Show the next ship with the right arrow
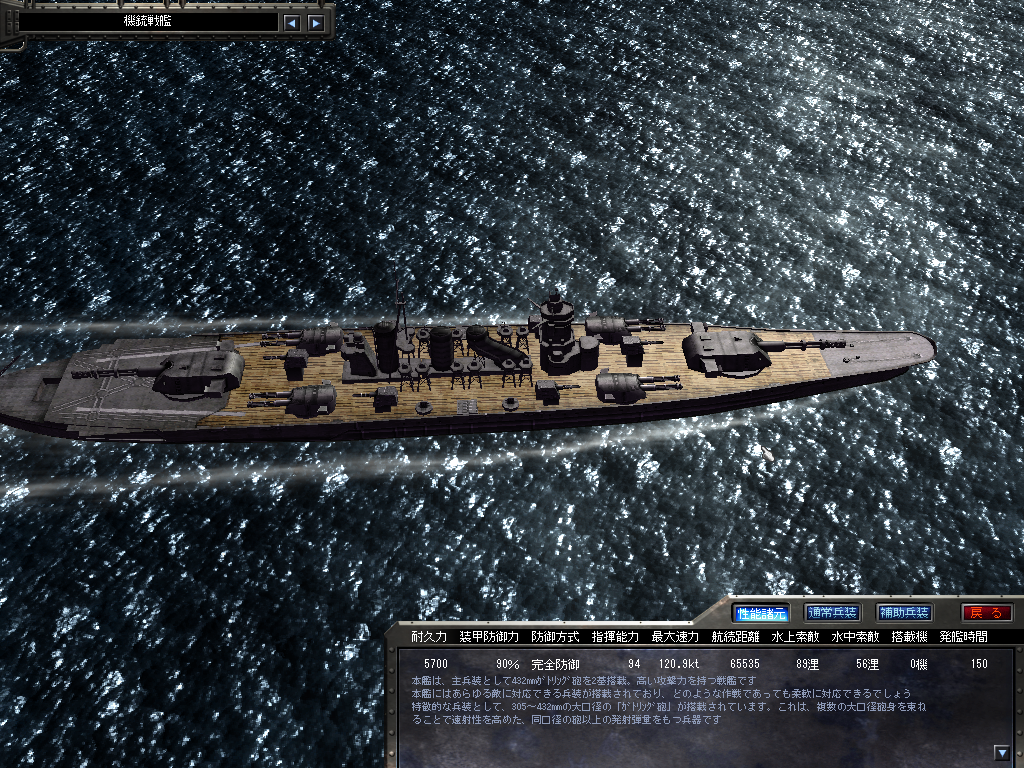Screen dimensions: 1024x768 point(316,22)
